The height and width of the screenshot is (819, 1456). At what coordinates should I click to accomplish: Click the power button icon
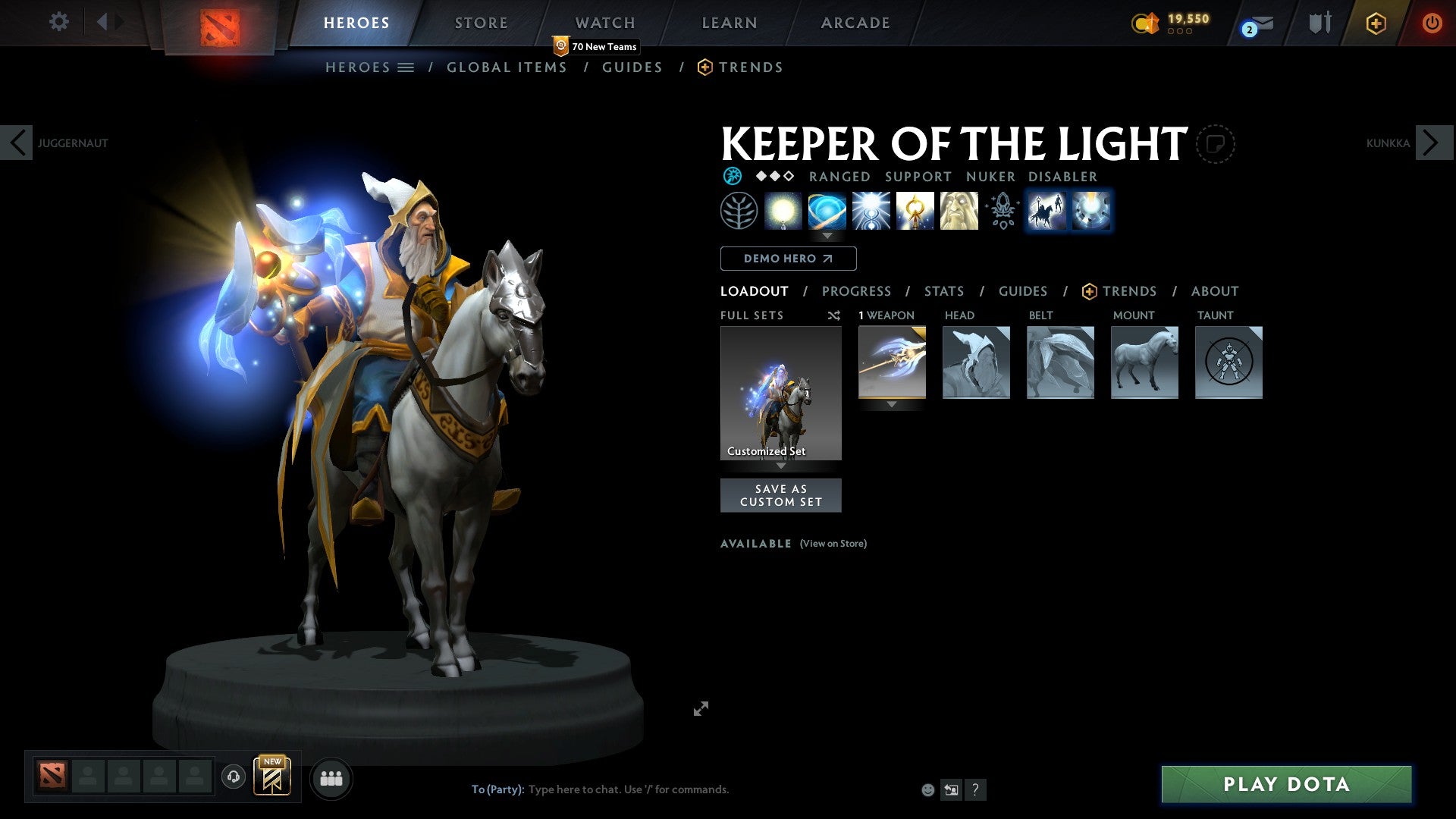(x=1432, y=23)
